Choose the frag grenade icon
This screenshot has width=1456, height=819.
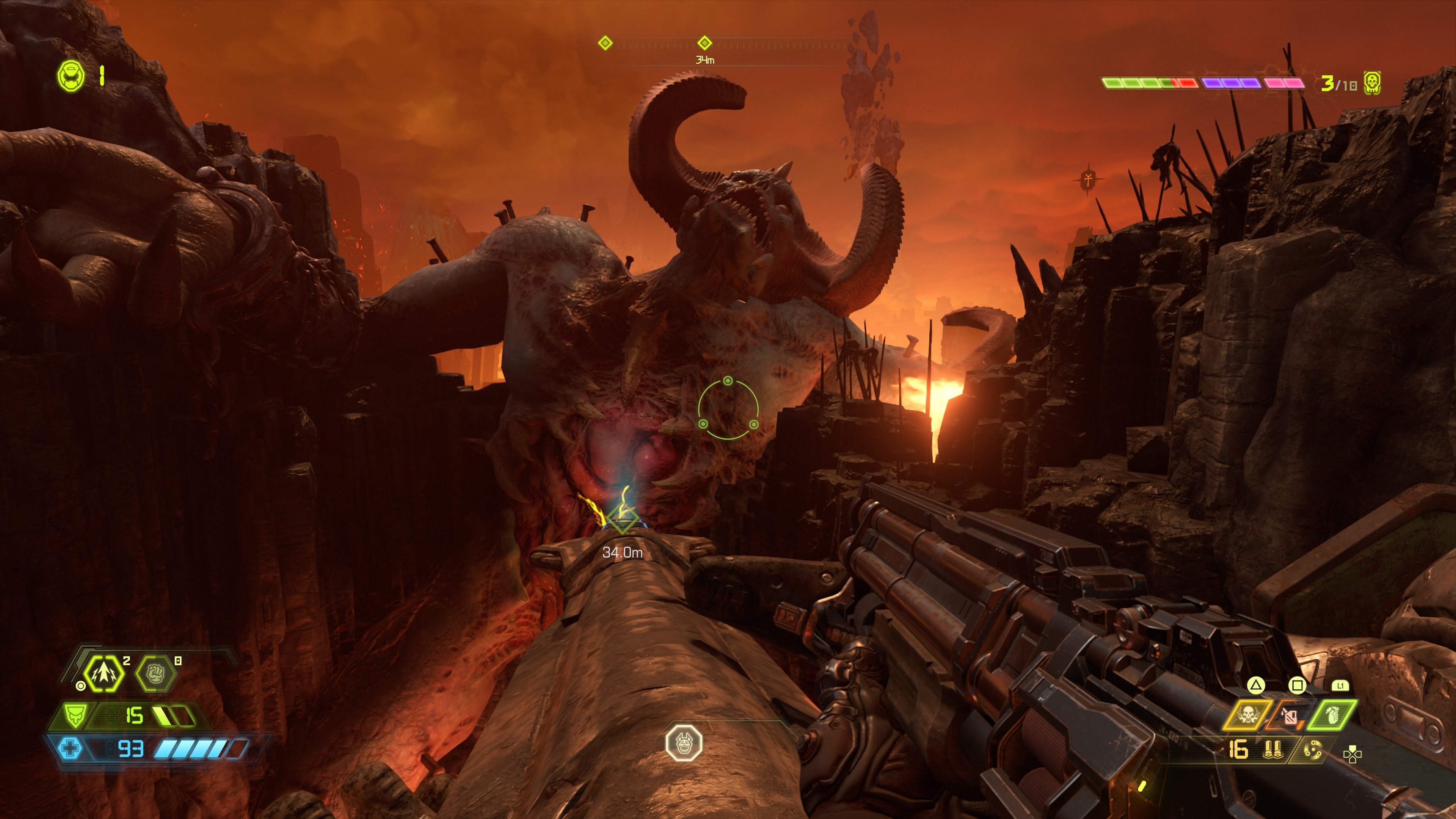pos(1332,715)
